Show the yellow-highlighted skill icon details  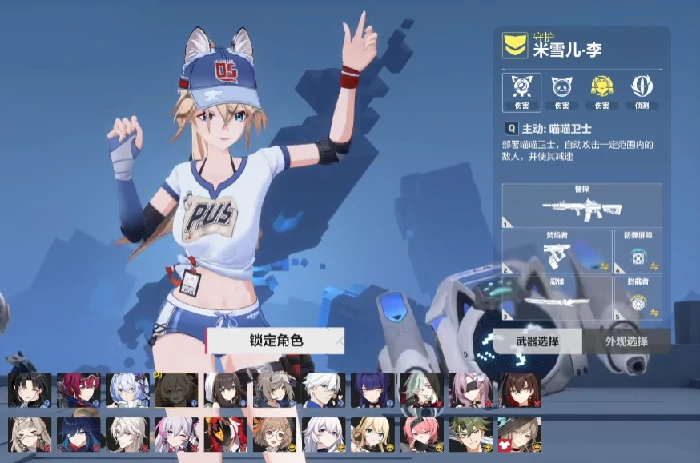(x=601, y=90)
